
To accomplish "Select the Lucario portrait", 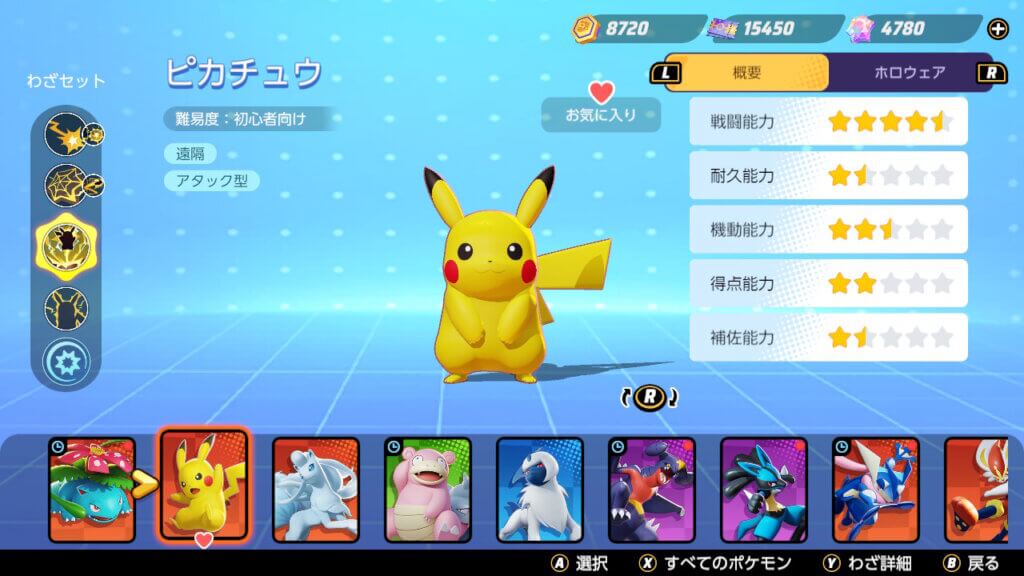I will tap(764, 482).
